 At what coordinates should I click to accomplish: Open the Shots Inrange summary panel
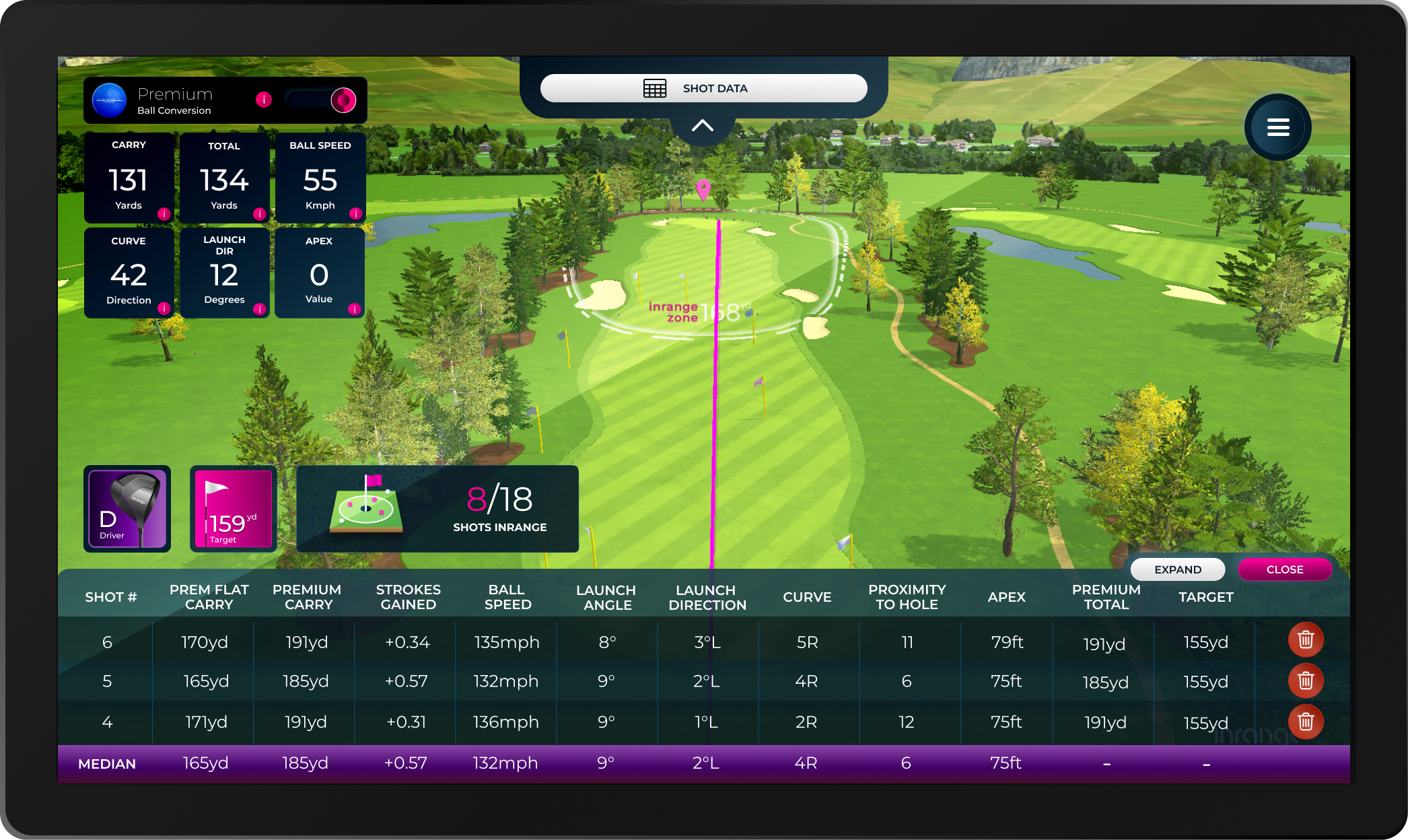437,509
